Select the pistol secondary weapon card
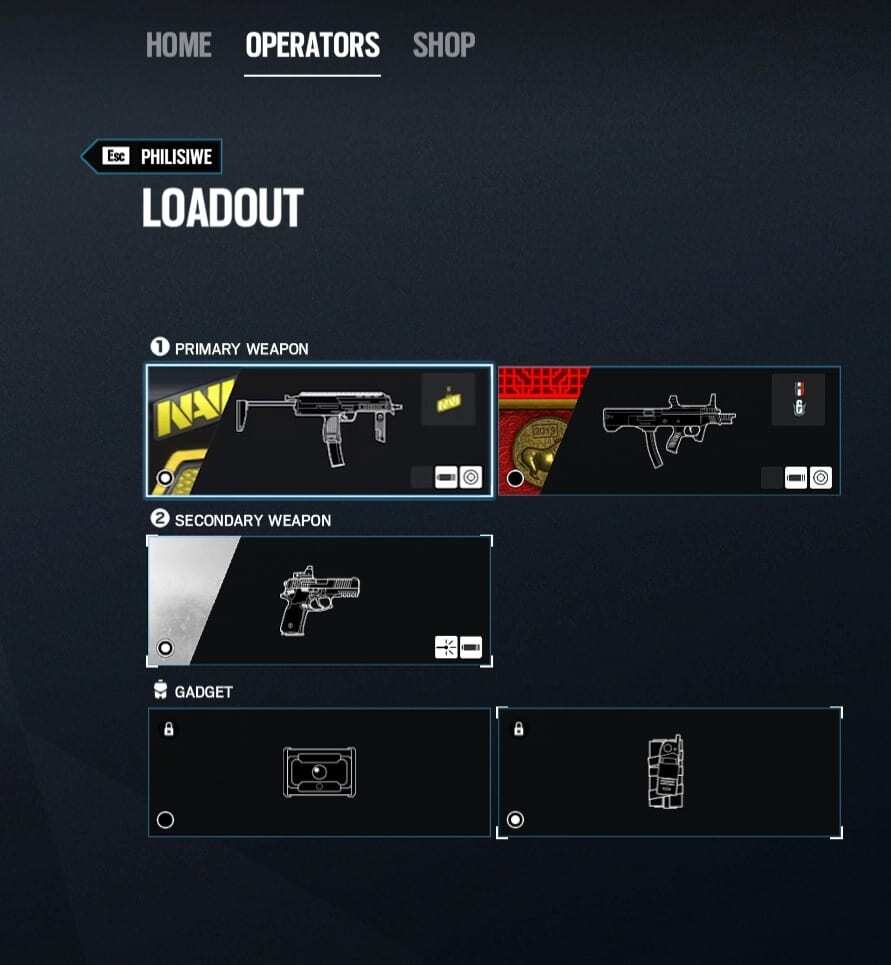891x965 pixels. (x=319, y=601)
